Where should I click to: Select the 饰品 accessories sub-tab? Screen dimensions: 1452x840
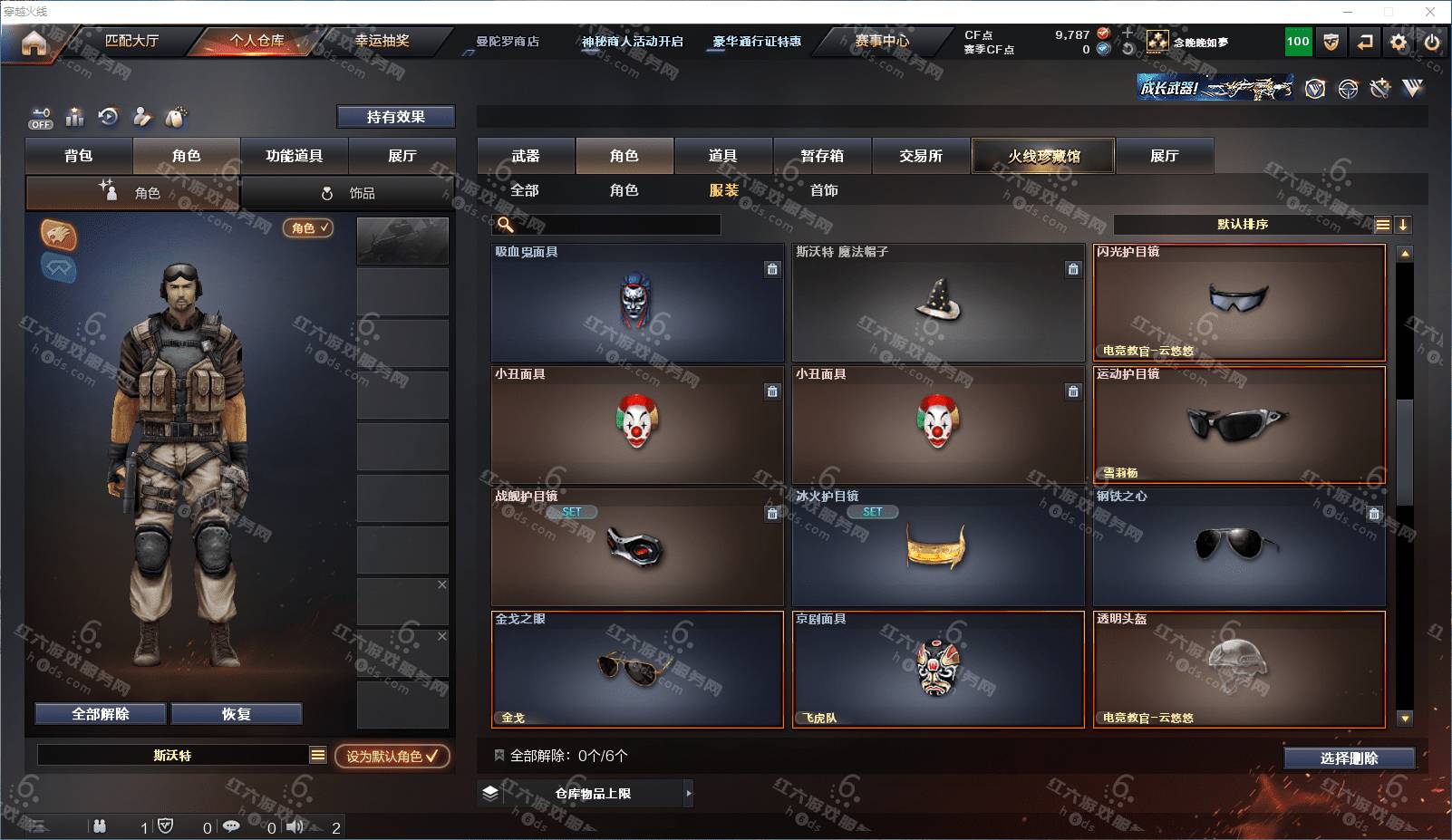[x=349, y=193]
